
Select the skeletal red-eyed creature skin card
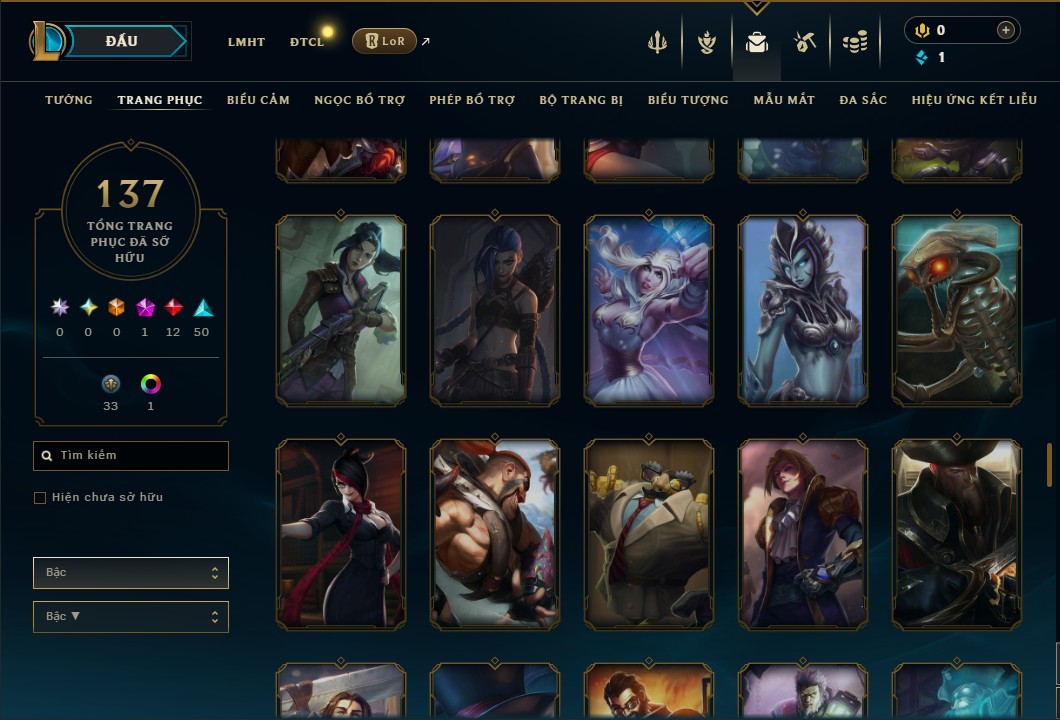coord(957,311)
